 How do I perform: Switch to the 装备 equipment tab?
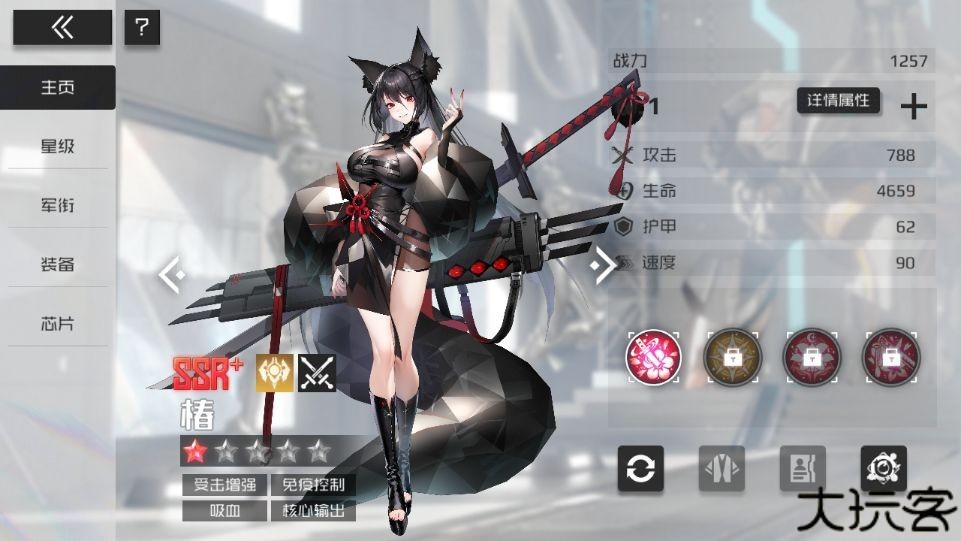[x=58, y=265]
